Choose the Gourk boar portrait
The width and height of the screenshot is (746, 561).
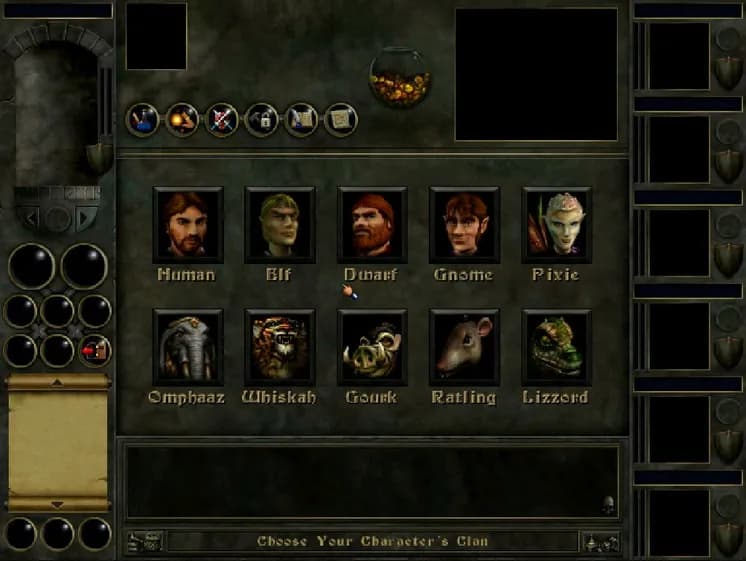[x=372, y=347]
